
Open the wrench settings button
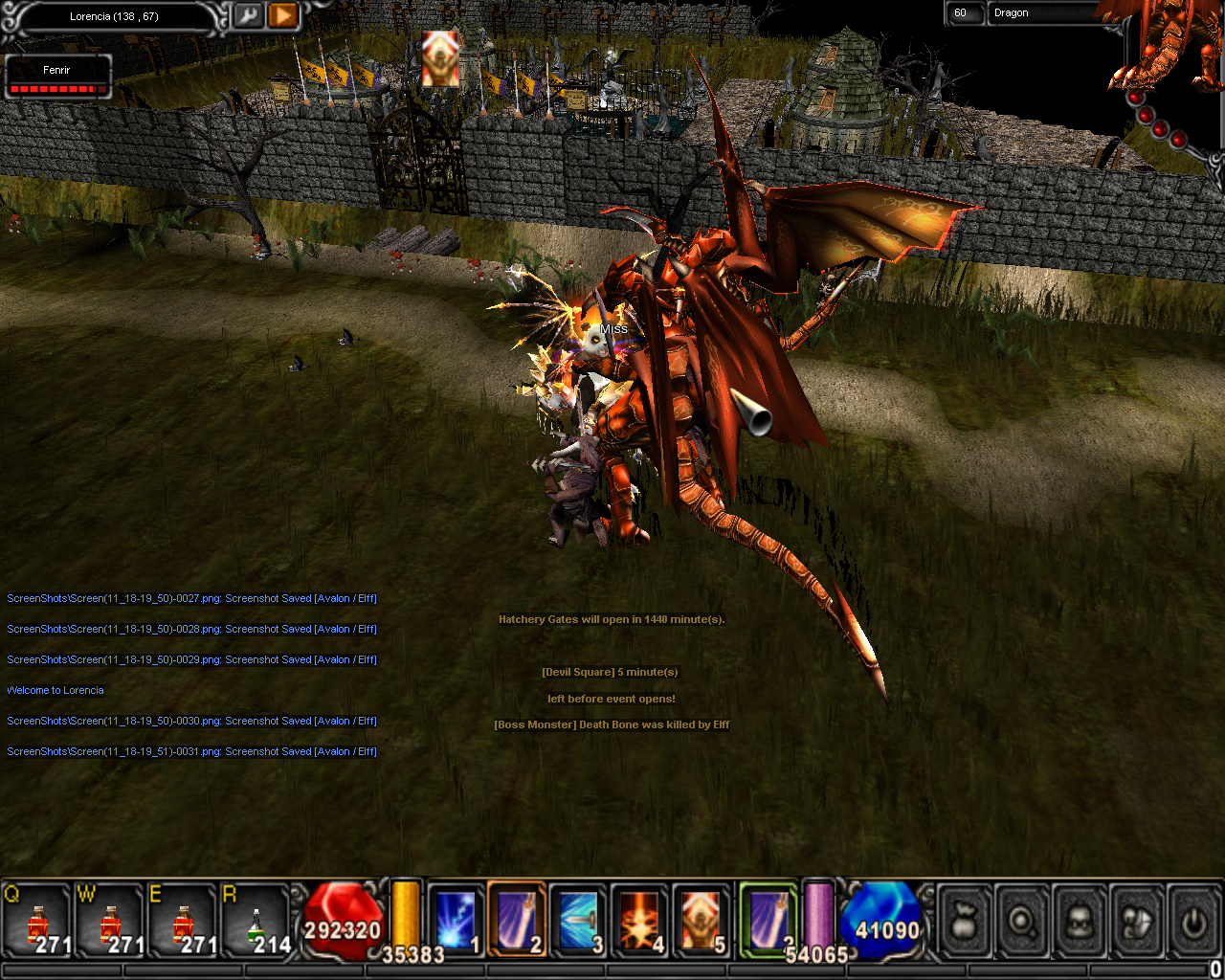(247, 15)
